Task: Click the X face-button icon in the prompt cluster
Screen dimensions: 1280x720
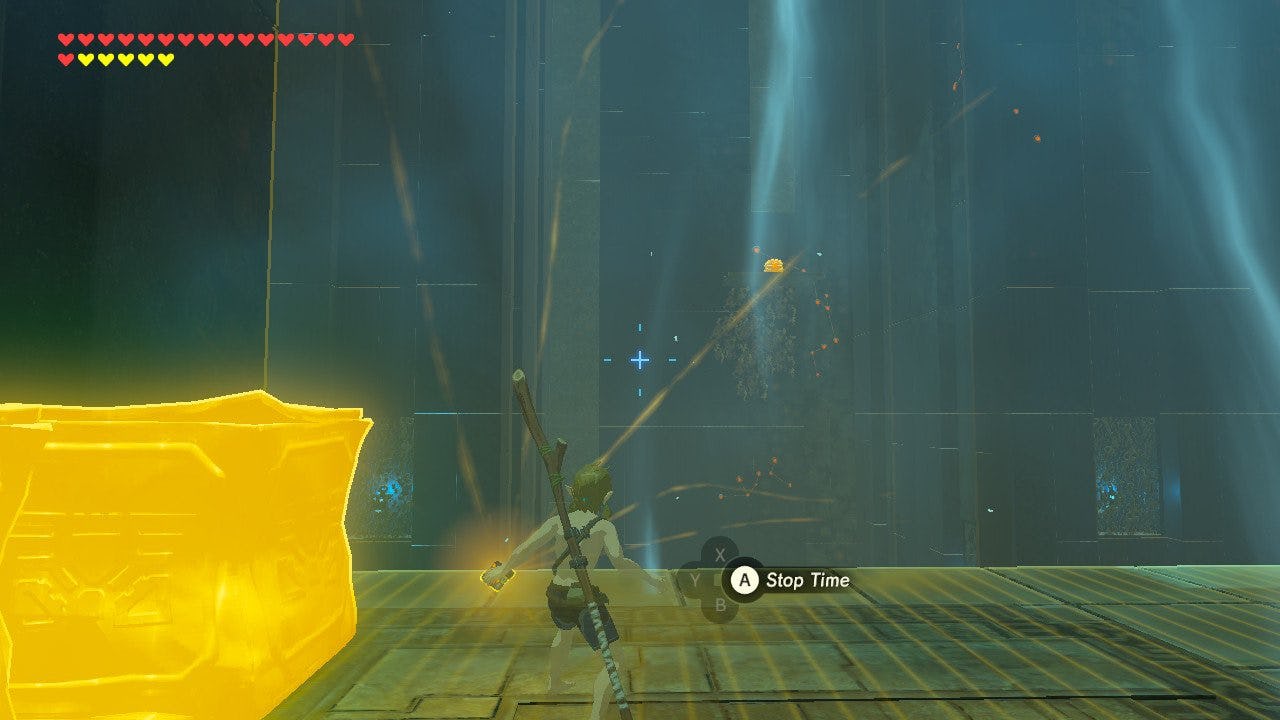Action: tap(719, 554)
